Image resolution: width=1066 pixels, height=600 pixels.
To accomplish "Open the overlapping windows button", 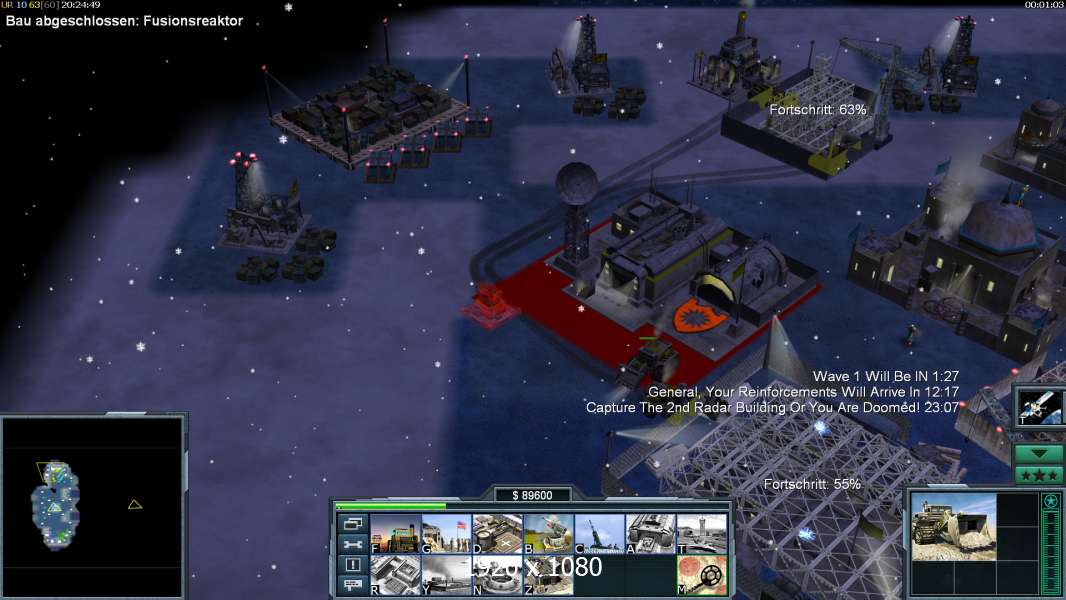I will [352, 523].
